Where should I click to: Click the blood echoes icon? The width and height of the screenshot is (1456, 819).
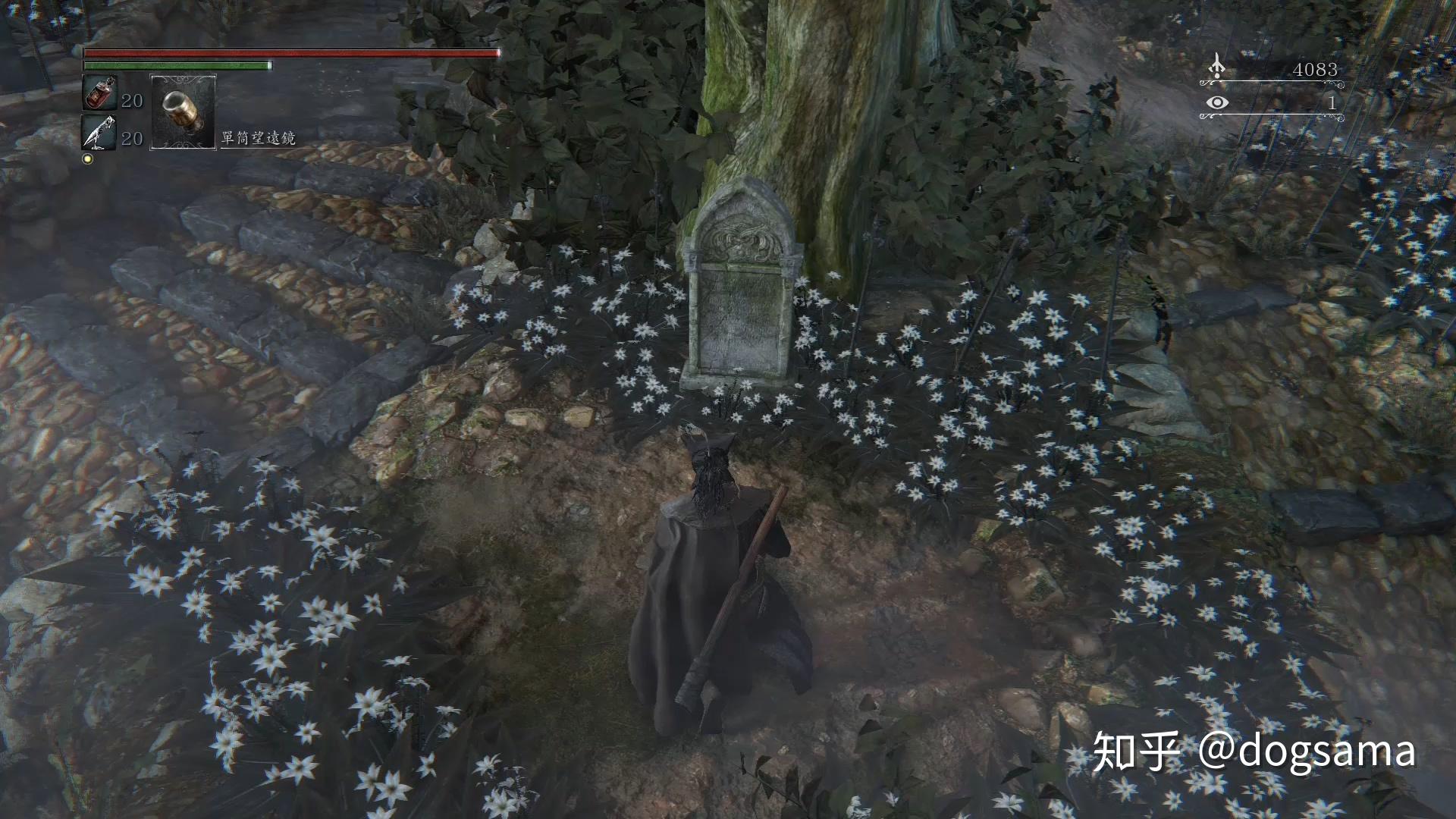[1216, 66]
